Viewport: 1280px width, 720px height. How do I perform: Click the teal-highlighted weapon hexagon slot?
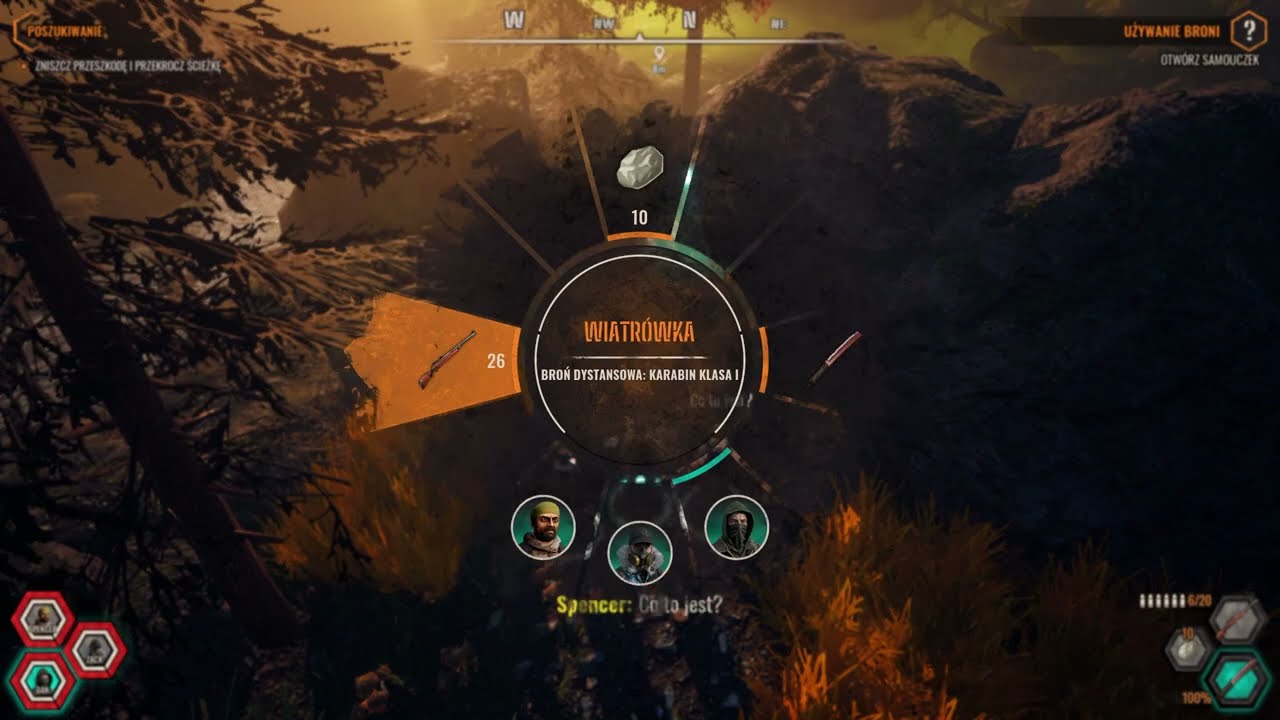pos(1236,679)
